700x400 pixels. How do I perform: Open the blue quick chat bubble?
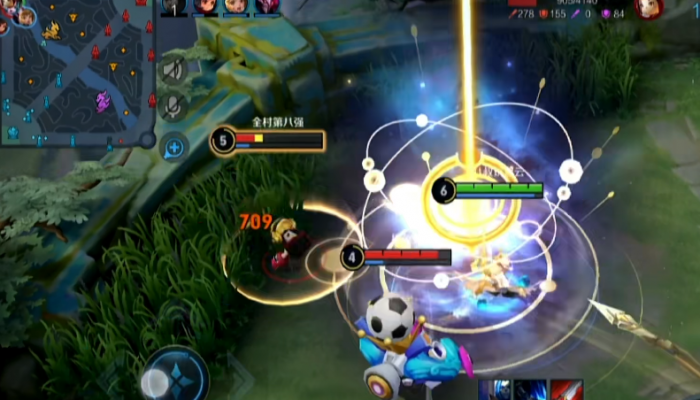point(174,147)
